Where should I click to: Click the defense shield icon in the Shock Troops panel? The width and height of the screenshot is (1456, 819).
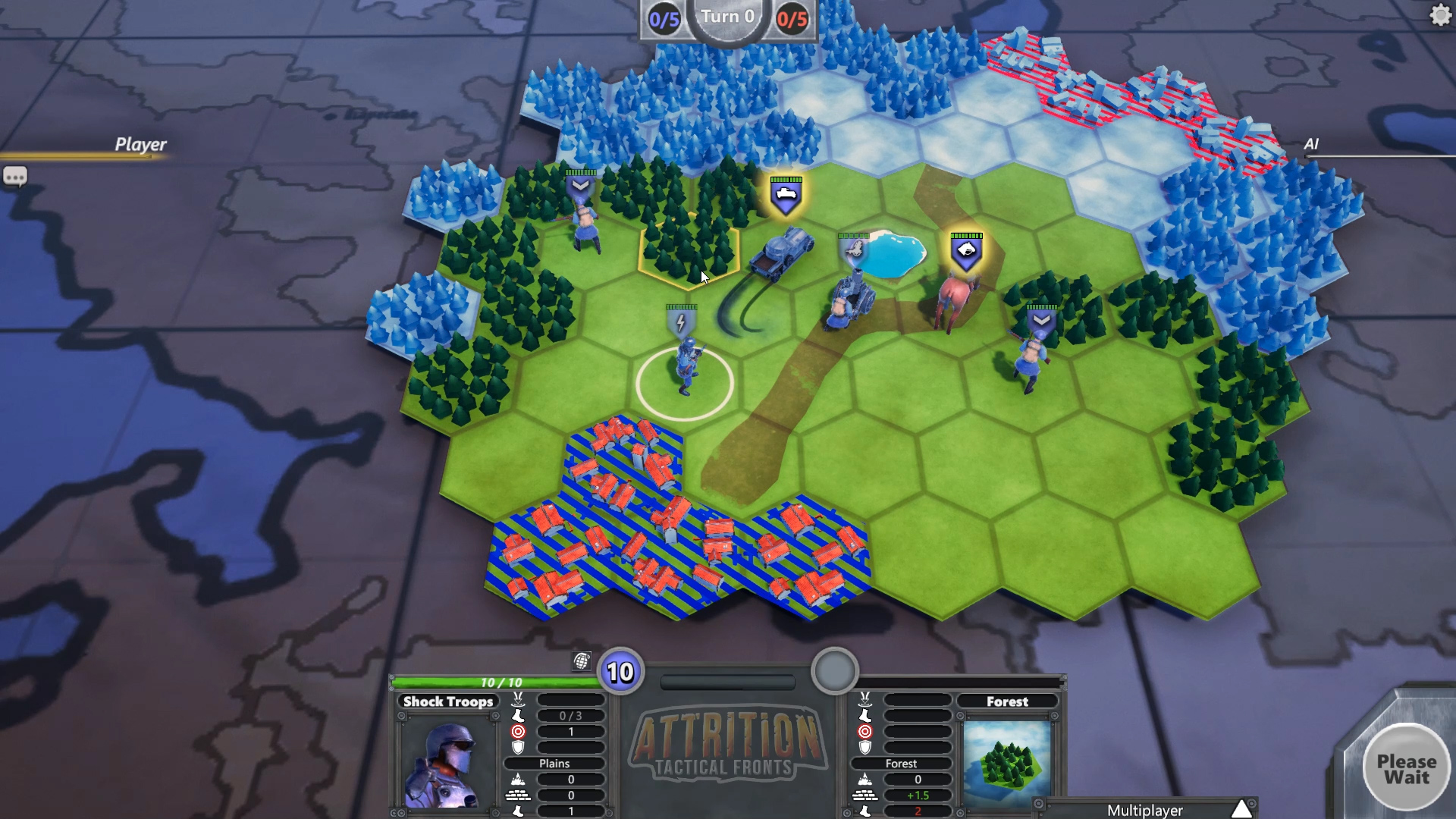(516, 747)
